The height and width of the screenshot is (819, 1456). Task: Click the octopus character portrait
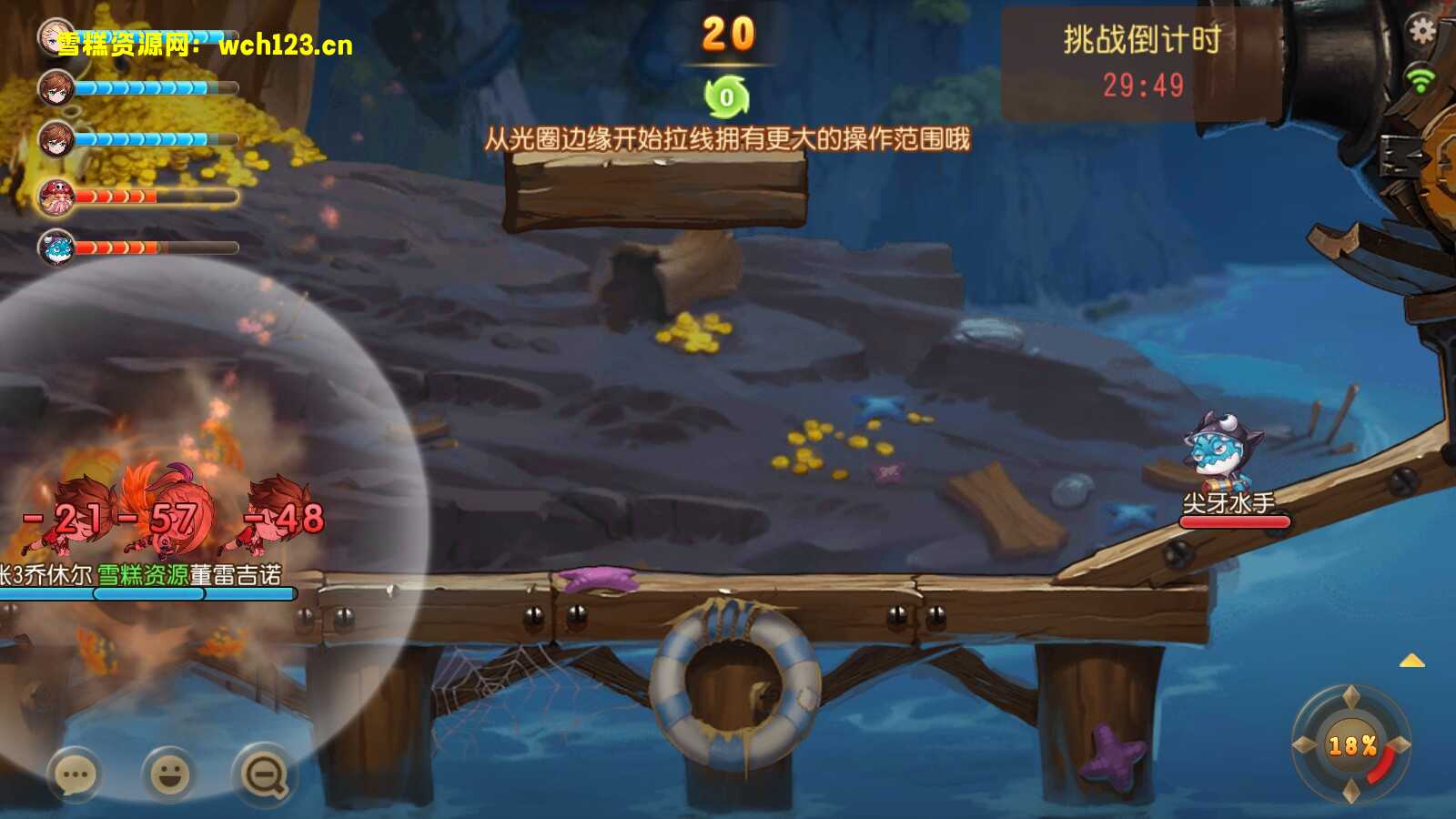[x=56, y=197]
